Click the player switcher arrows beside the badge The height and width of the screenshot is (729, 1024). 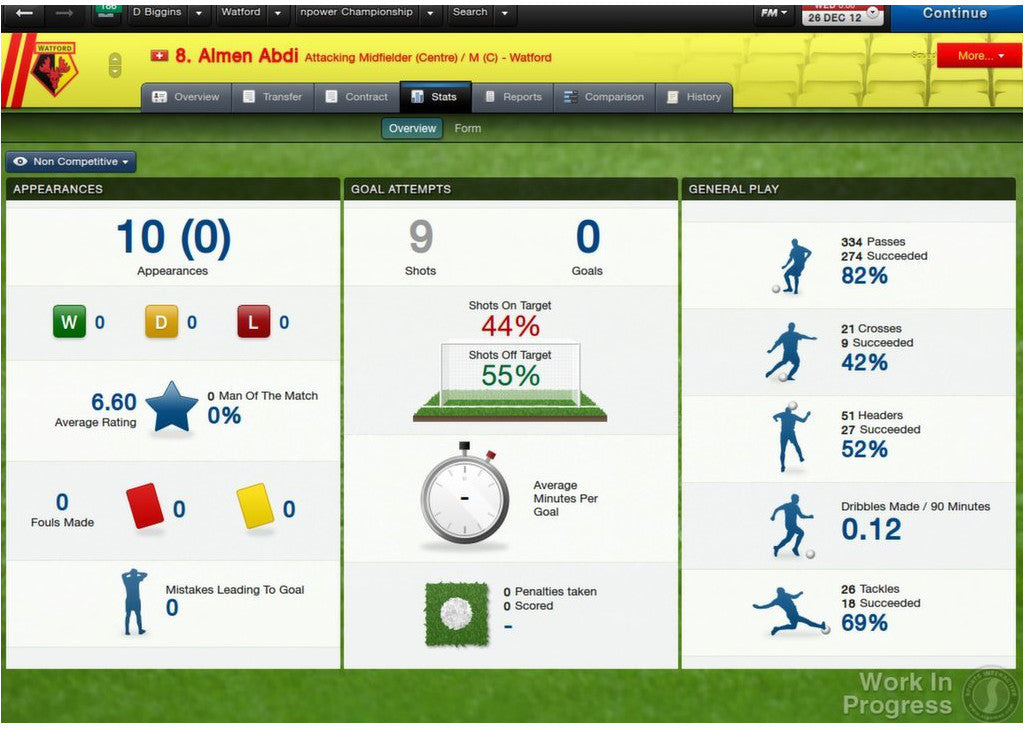click(115, 65)
